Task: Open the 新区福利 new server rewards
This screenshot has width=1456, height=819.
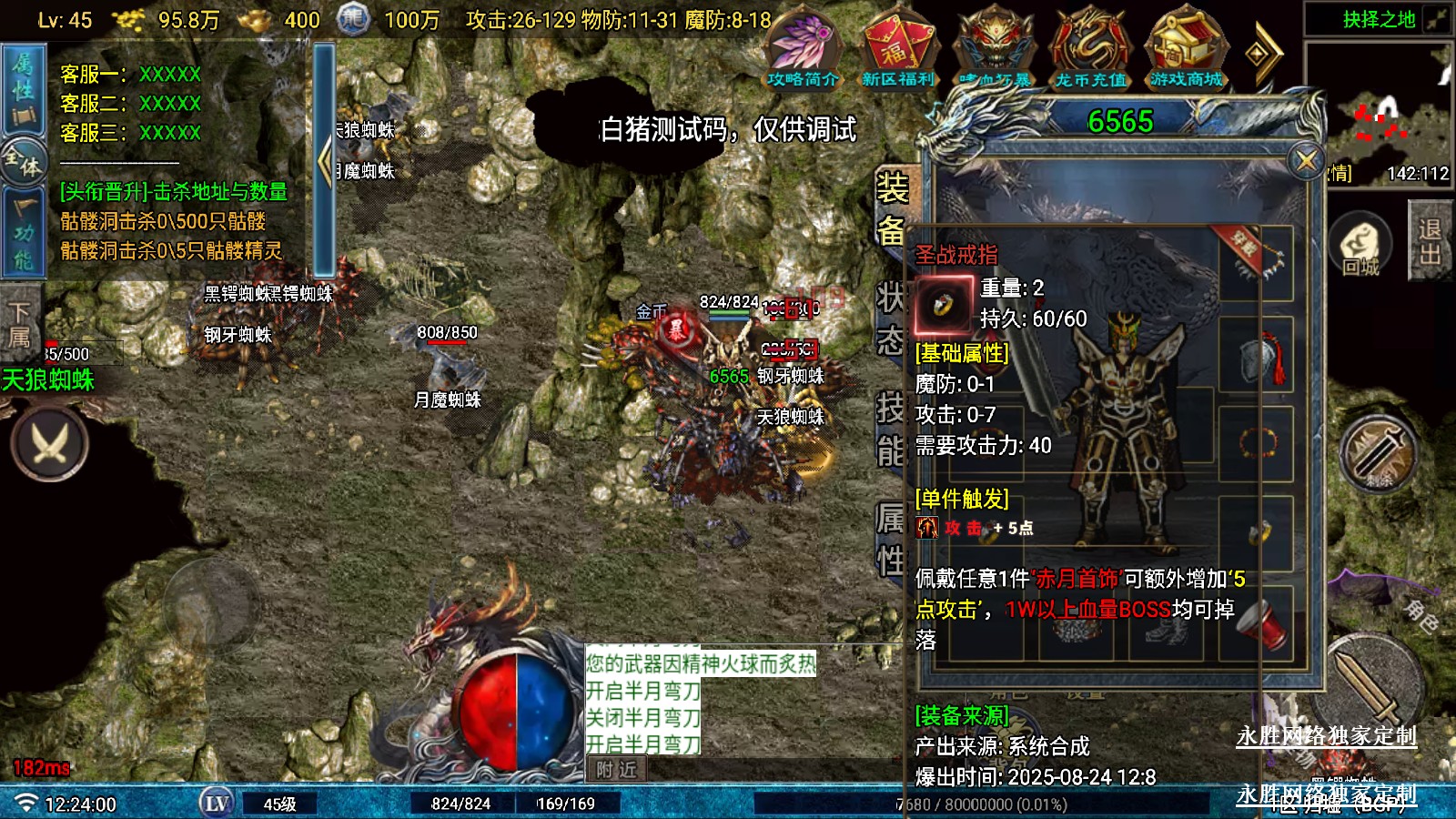Action: point(898,52)
